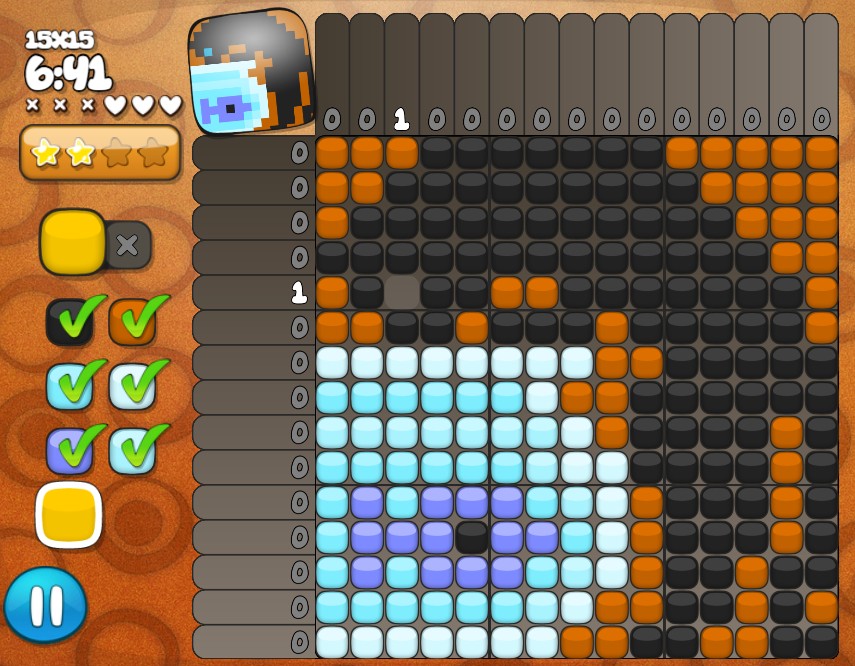Screen dimensions: 855x666
Task: Pick the purple color swatch
Action: pyautogui.click(x=69, y=450)
